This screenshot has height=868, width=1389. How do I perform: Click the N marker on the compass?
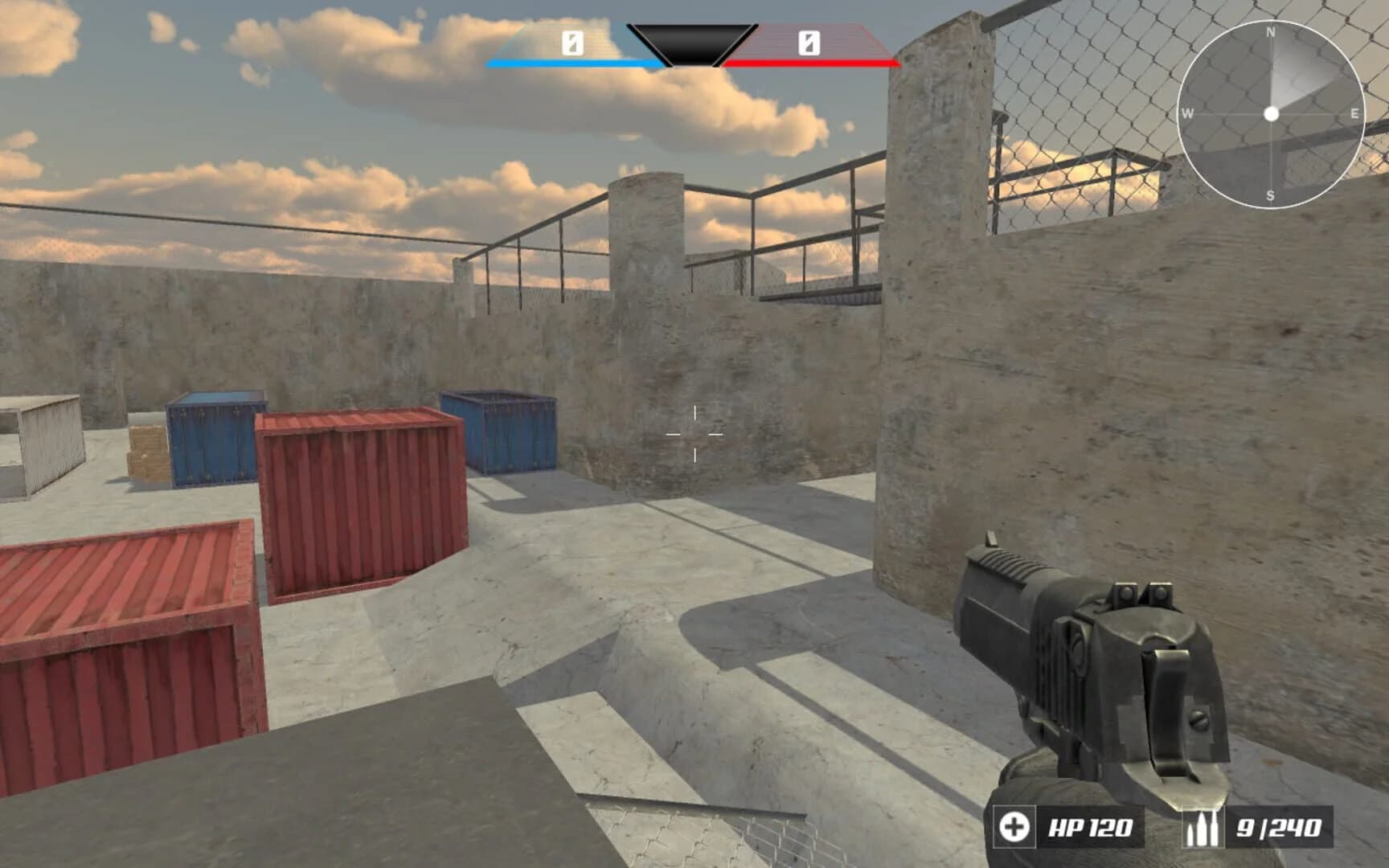[x=1272, y=34]
